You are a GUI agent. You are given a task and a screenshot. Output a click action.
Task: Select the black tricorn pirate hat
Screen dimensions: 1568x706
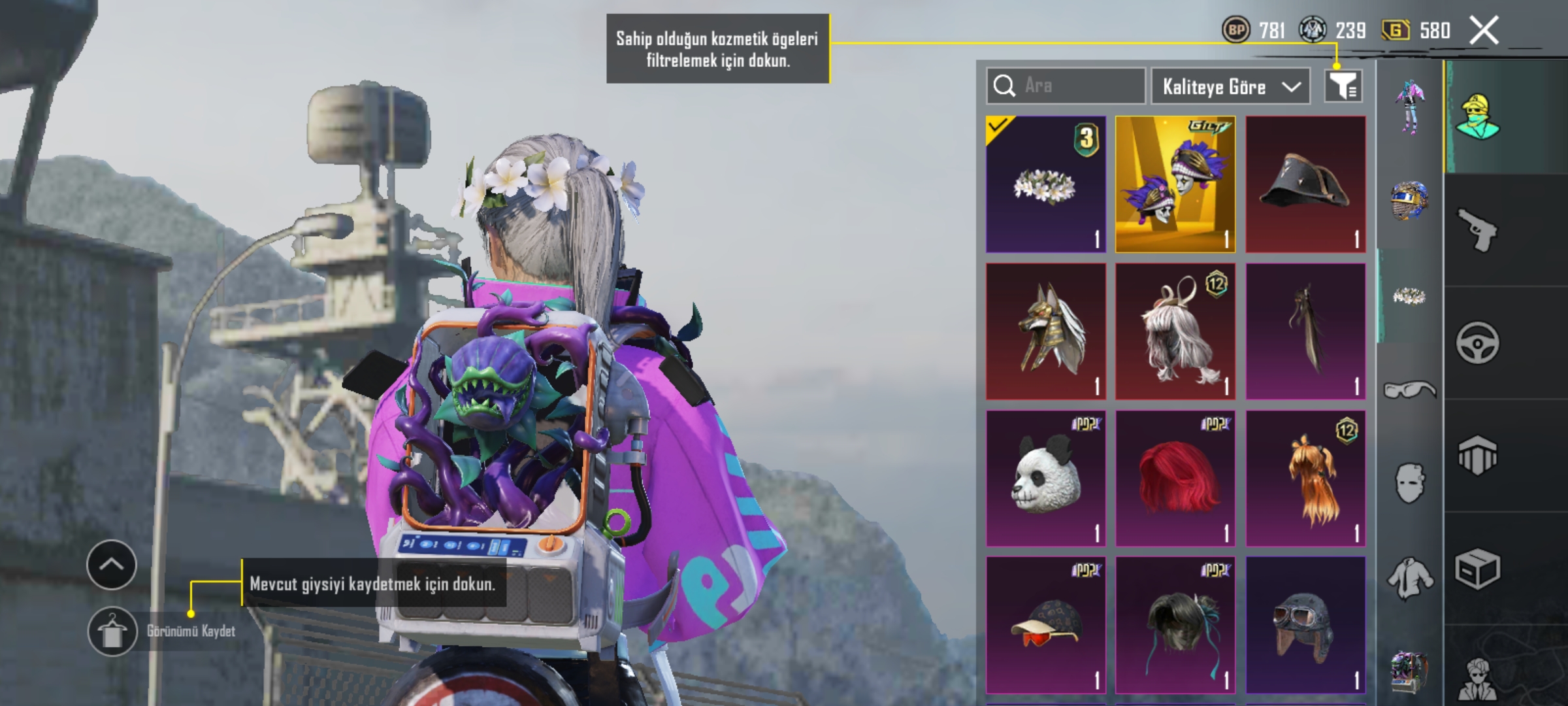(x=1305, y=184)
